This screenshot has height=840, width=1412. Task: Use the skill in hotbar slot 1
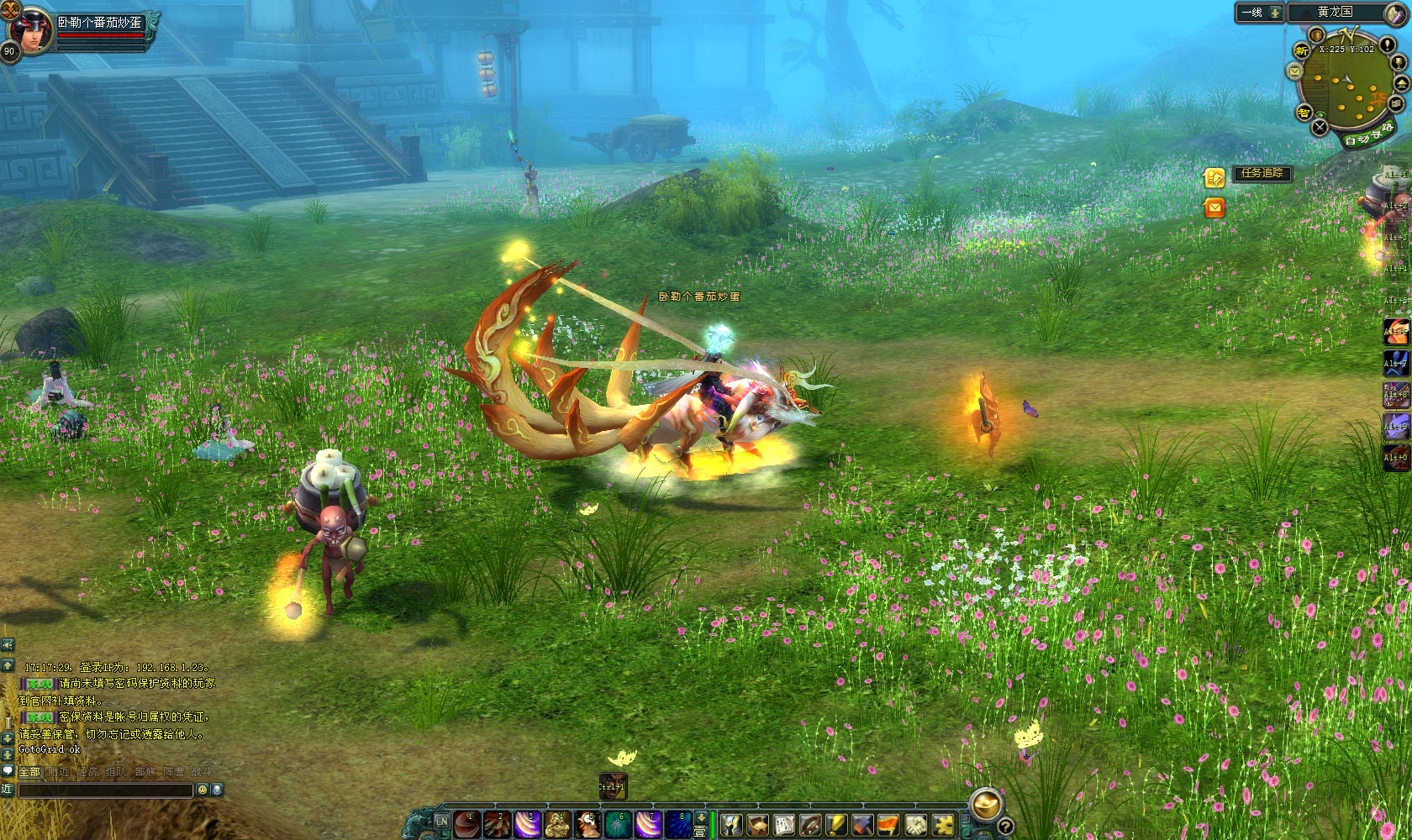click(467, 825)
